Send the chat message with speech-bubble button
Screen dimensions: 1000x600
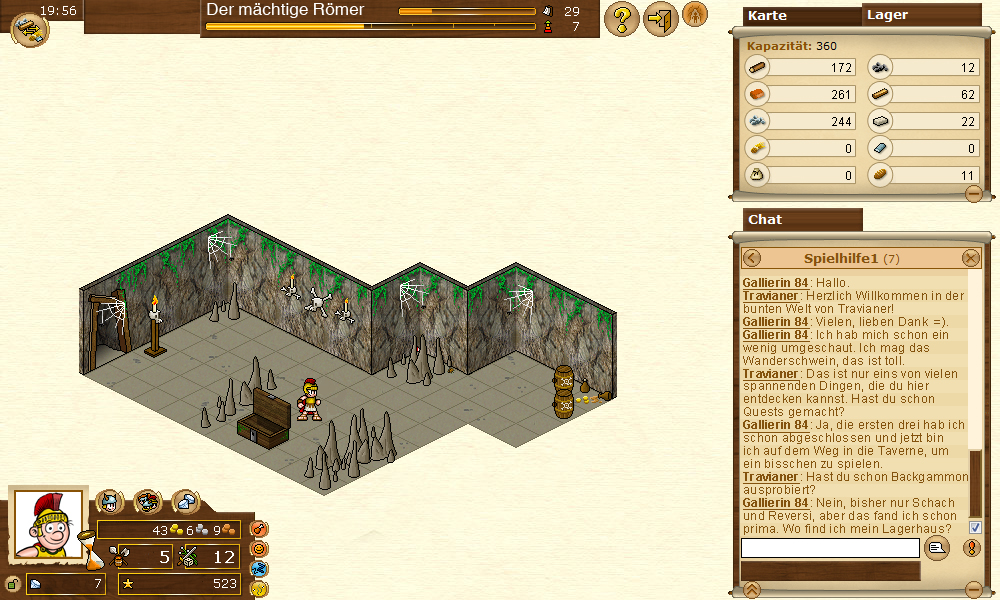tap(936, 547)
